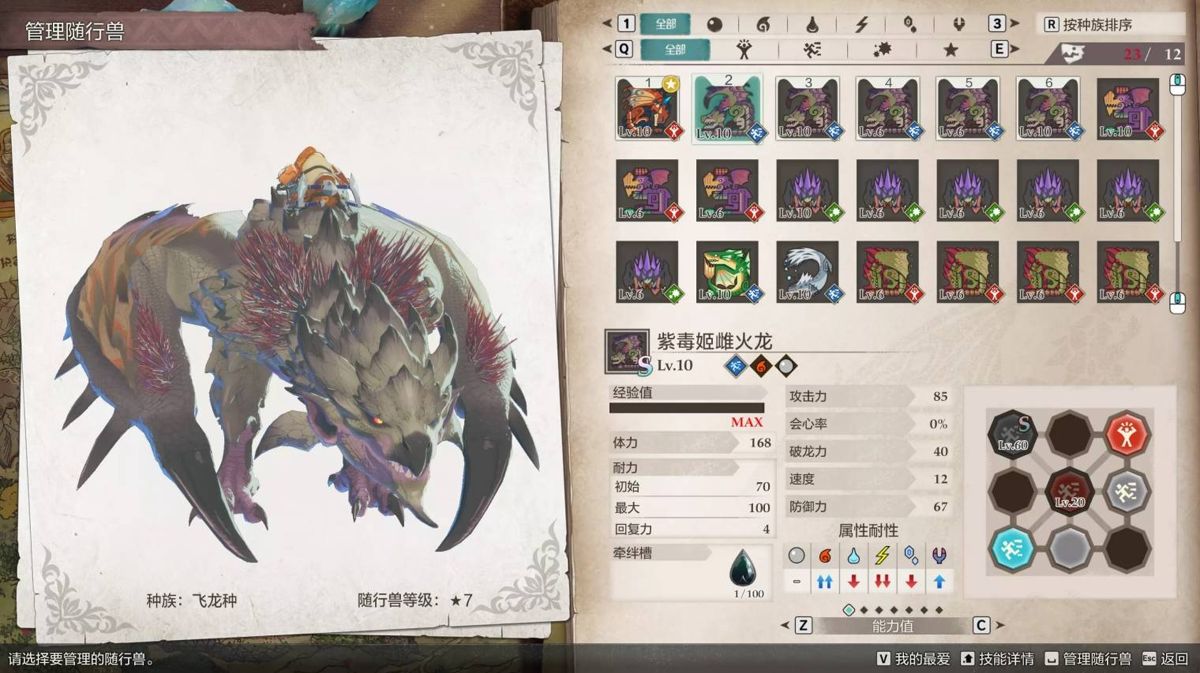
Task: Click the red power gene in the grid
Action: tap(1127, 433)
